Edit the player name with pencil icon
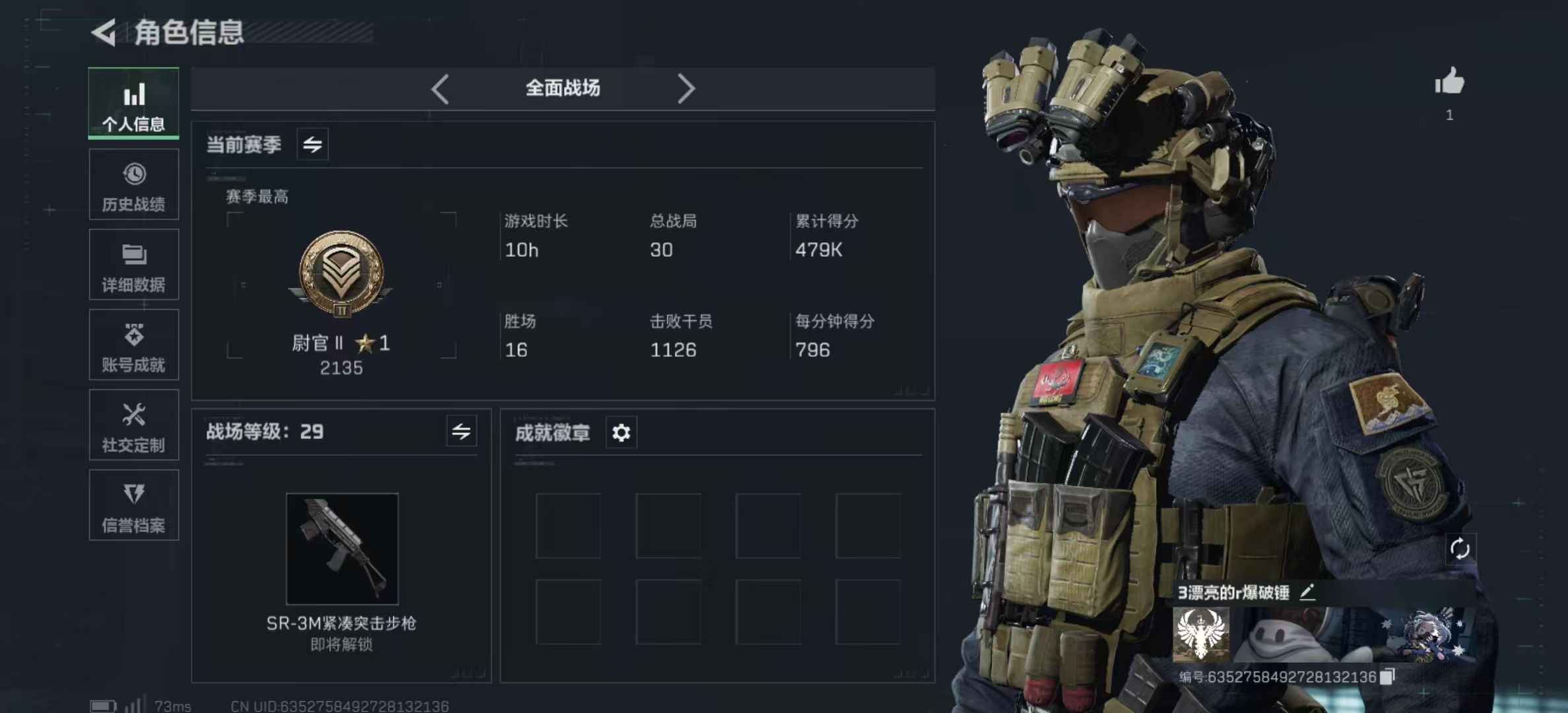The image size is (1568, 713). (x=1307, y=592)
